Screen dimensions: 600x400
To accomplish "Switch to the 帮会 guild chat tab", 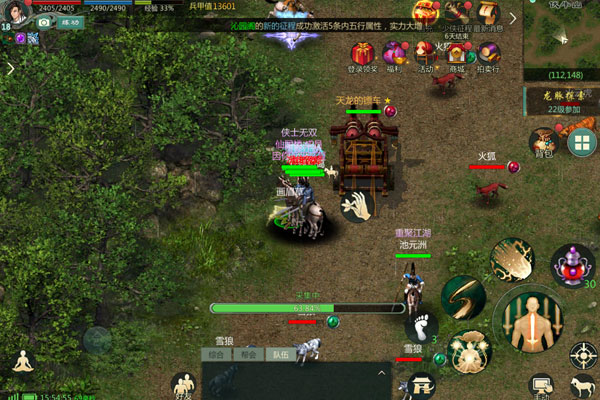I will click(x=248, y=354).
